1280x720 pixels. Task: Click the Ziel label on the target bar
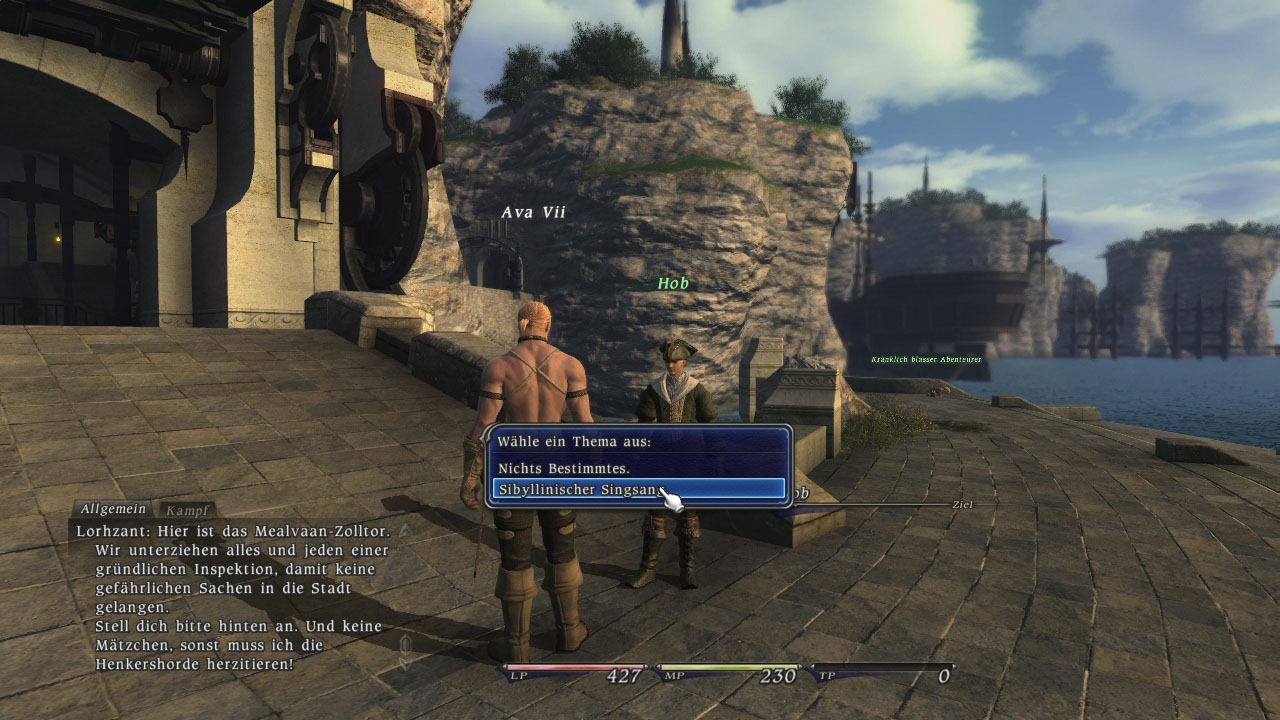[962, 505]
